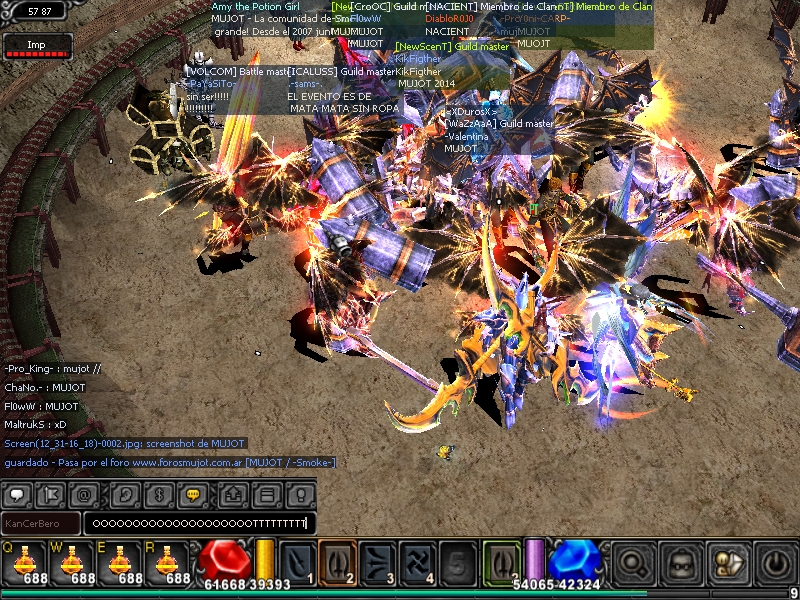
Task: Toggle the dollar sign chat button
Action: click(x=156, y=494)
